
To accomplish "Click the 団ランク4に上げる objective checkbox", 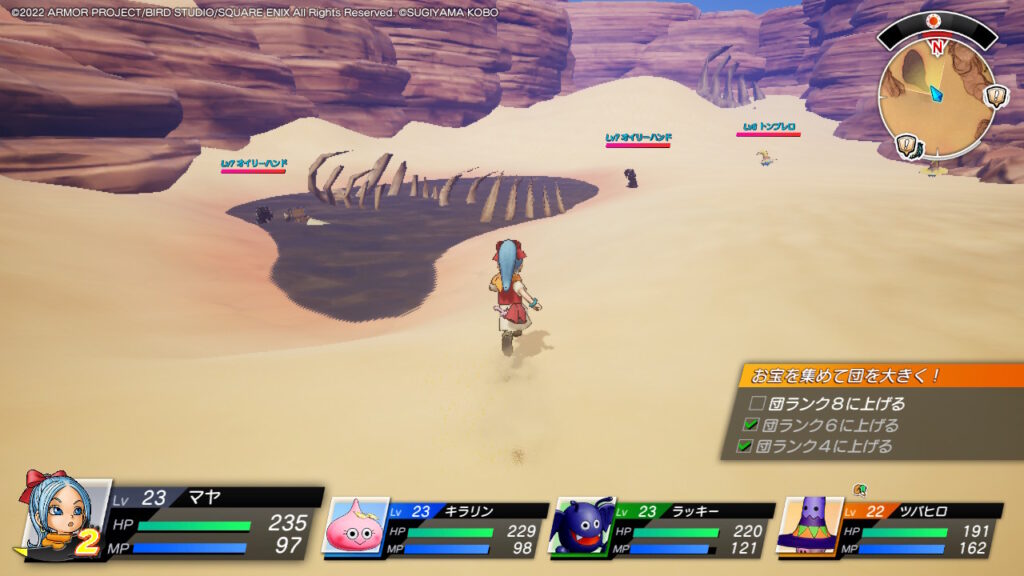I will point(744,446).
